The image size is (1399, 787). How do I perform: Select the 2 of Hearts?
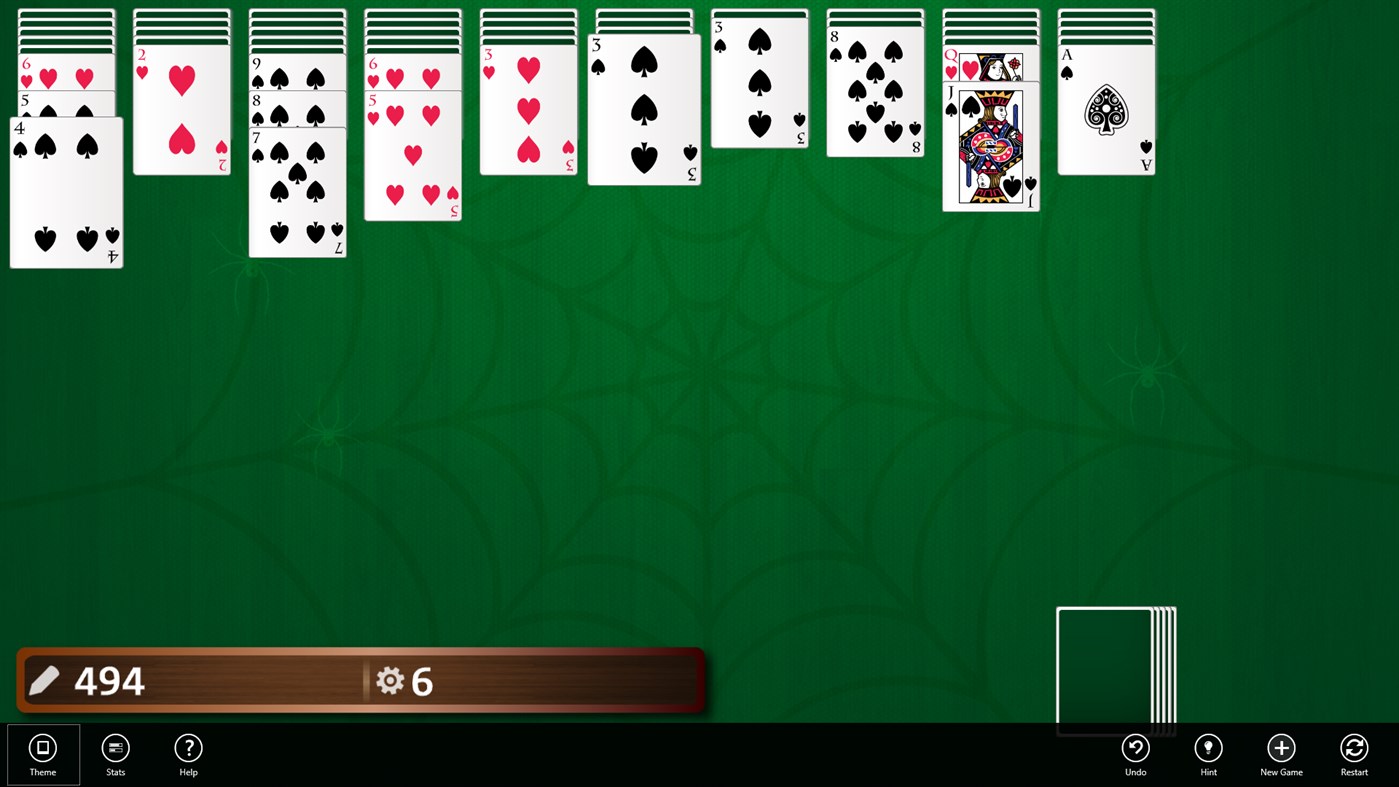180,110
